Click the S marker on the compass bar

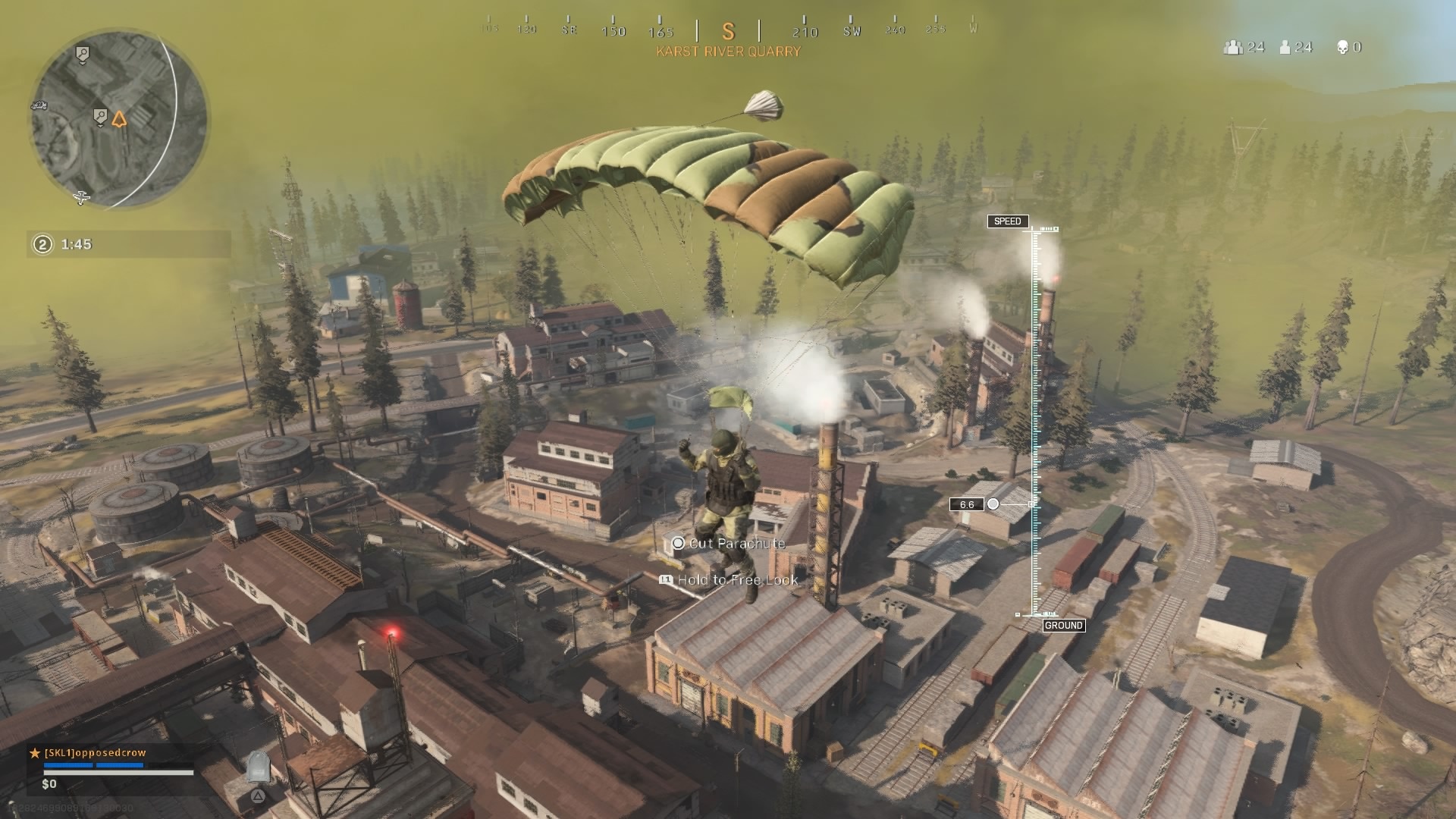point(729,31)
